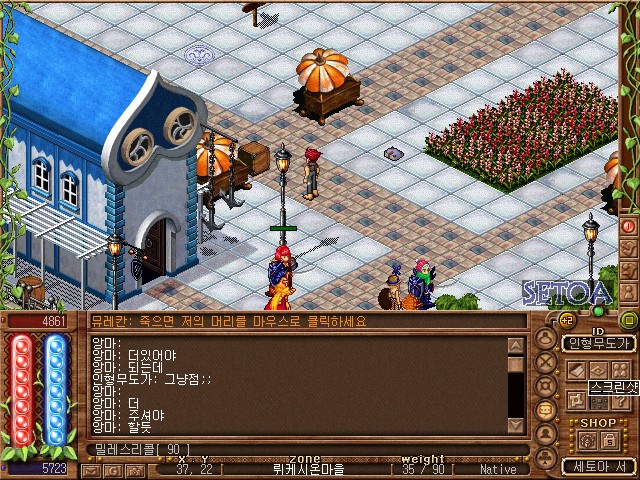Click the 인형무도가 ID name plate

[x=599, y=343]
